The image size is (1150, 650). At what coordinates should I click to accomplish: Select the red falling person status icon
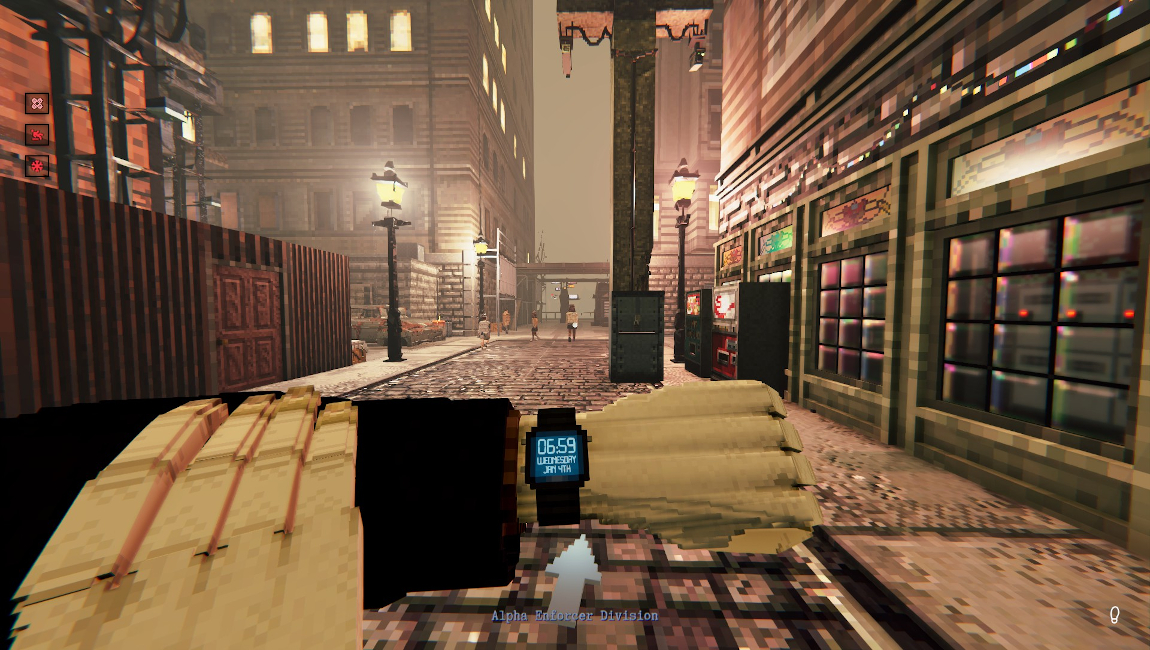click(37, 135)
